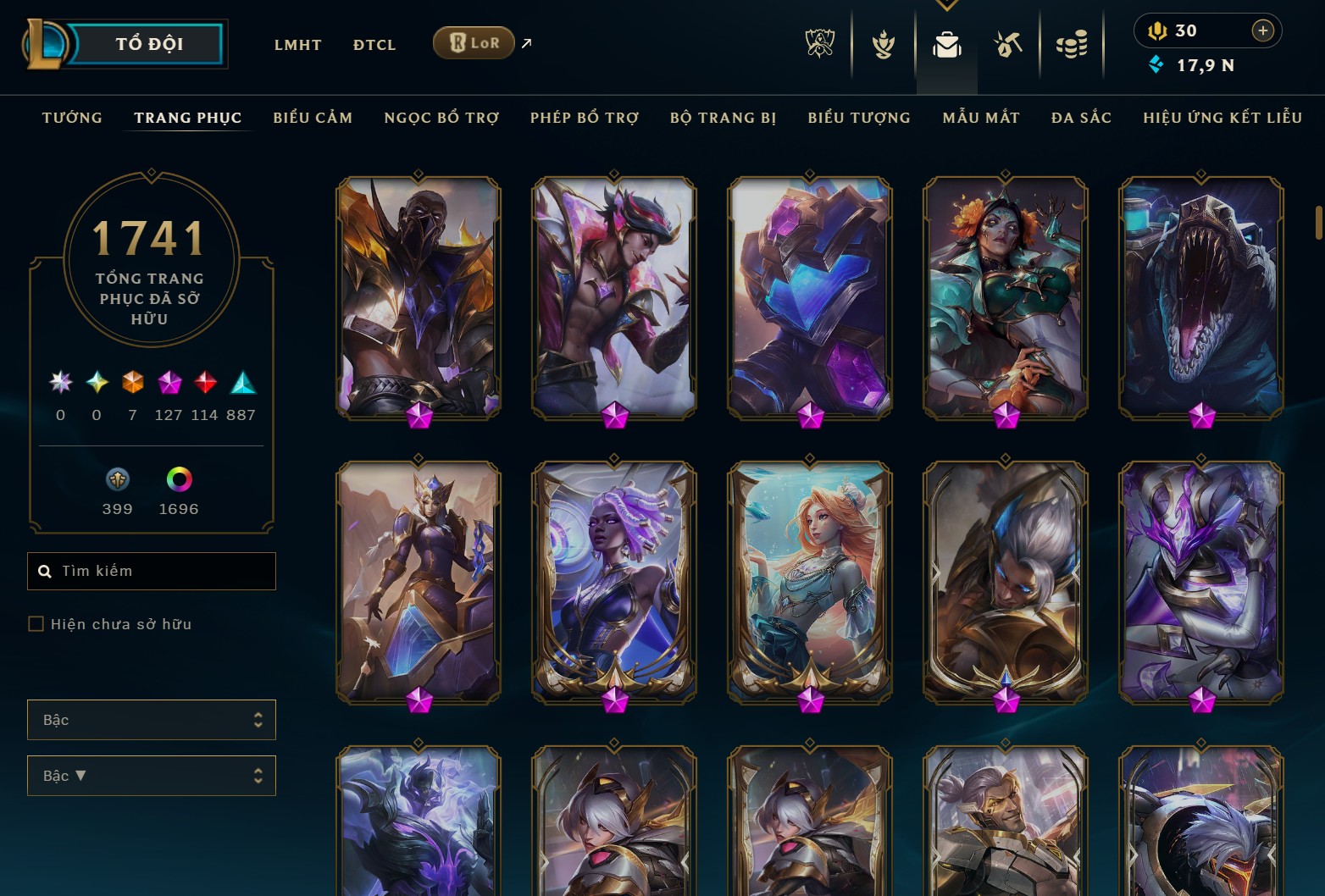Click the TỔ ĐỘI button
This screenshot has height=896, width=1325.
pyautogui.click(x=149, y=44)
